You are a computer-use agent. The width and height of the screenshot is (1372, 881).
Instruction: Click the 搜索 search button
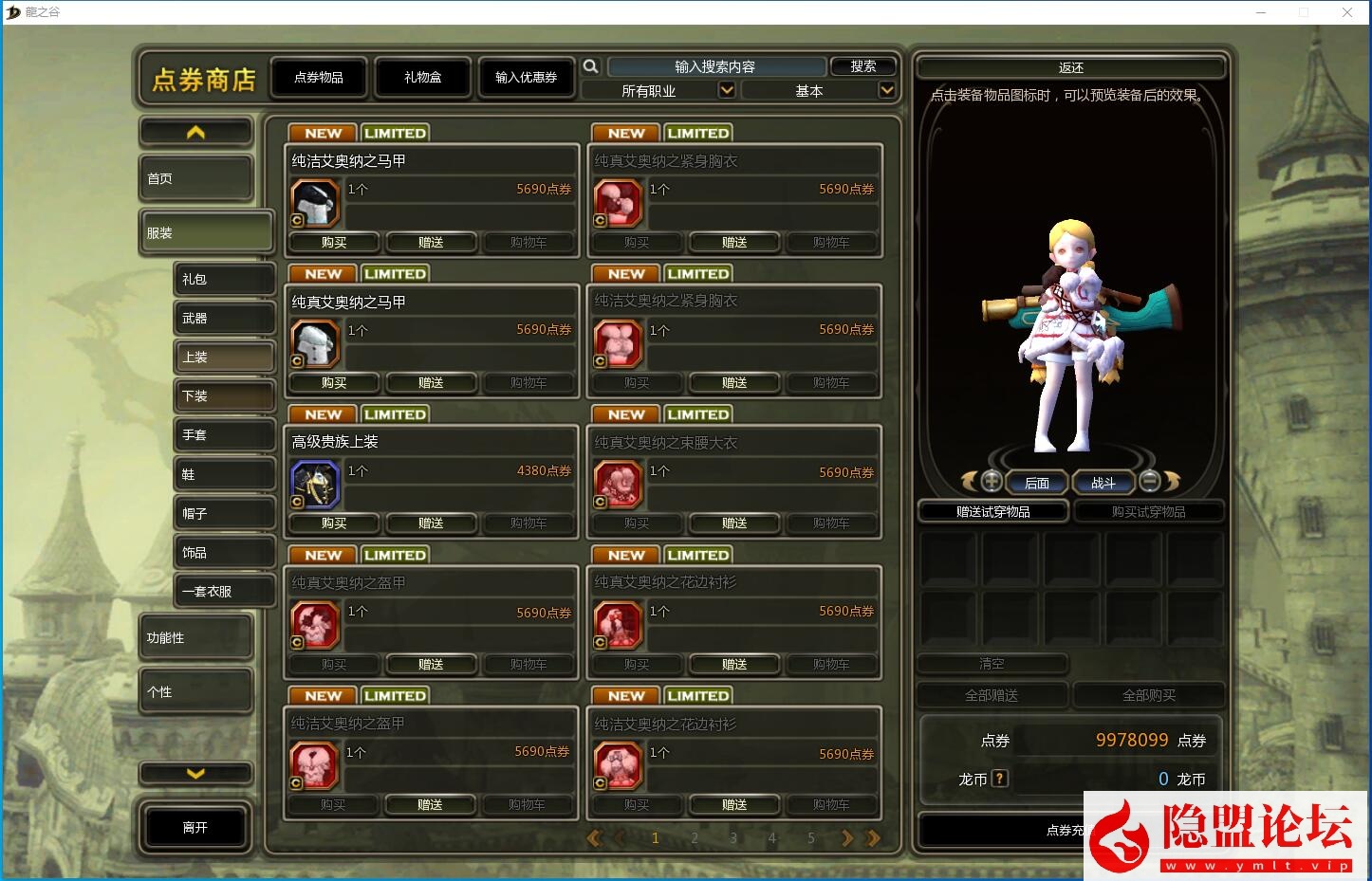tap(862, 66)
